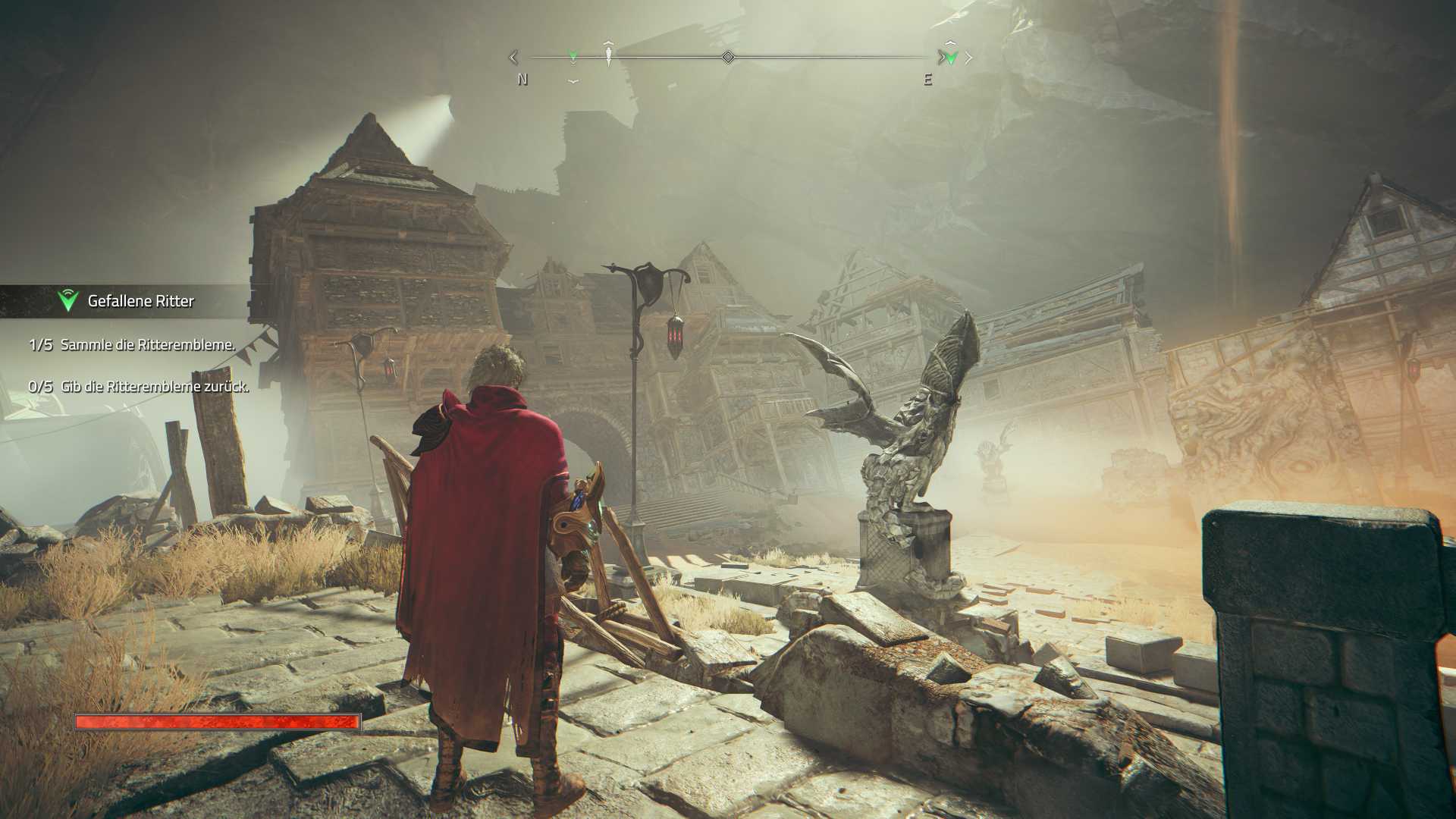Select the Gefallene Ritter quest tracker title
Viewport: 1456px width, 819px height.
(x=141, y=301)
